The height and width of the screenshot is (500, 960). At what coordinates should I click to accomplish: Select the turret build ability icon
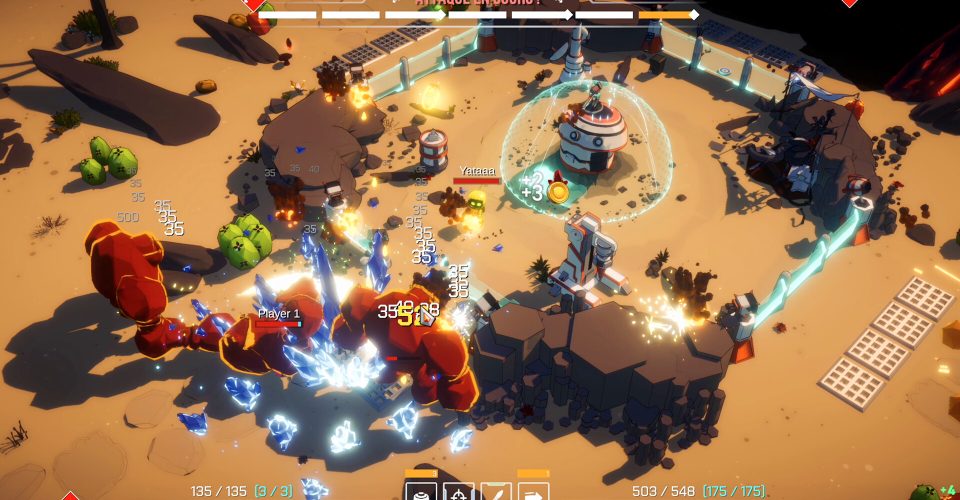pyautogui.click(x=421, y=491)
